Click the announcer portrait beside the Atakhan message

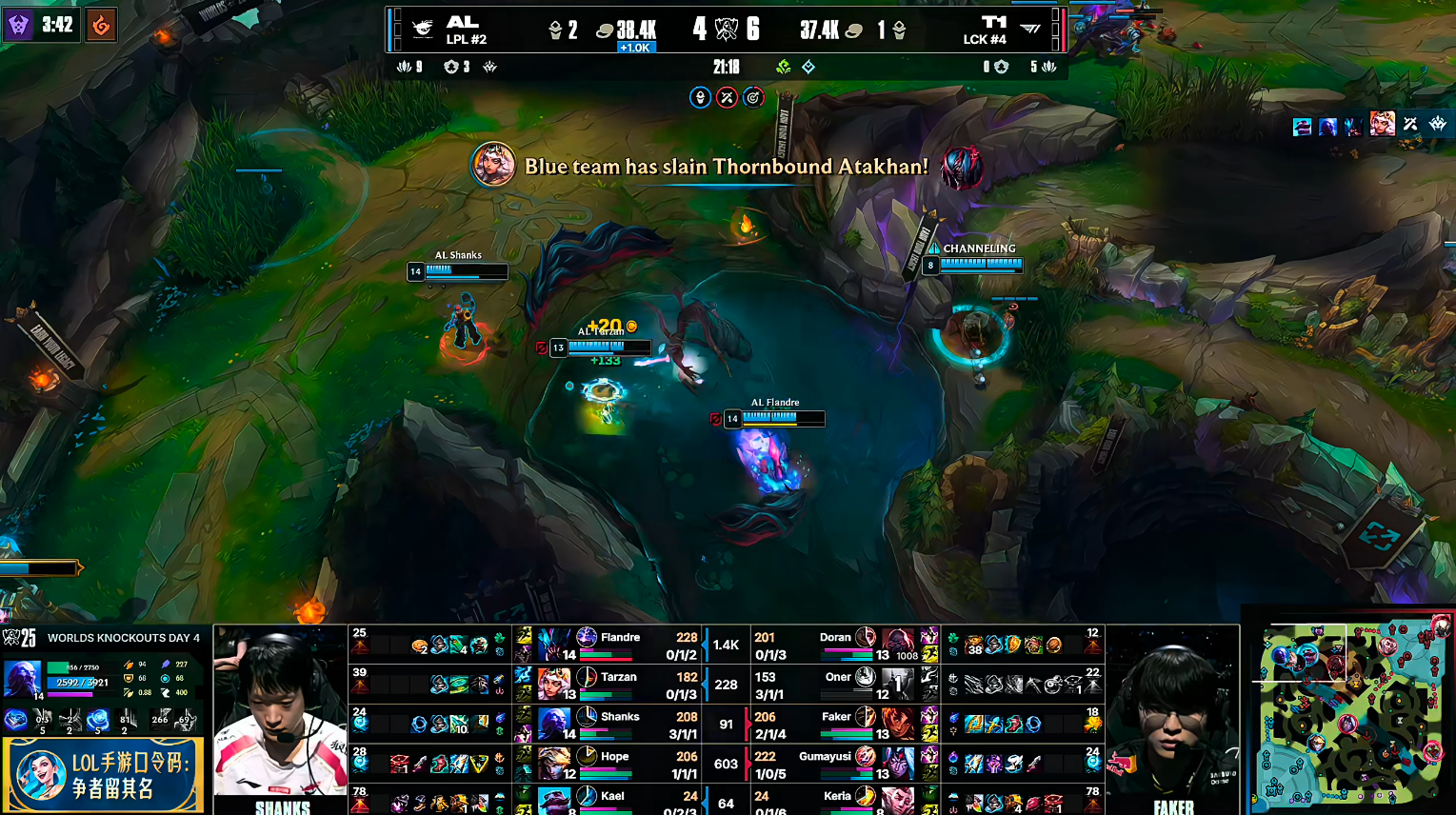pos(493,166)
